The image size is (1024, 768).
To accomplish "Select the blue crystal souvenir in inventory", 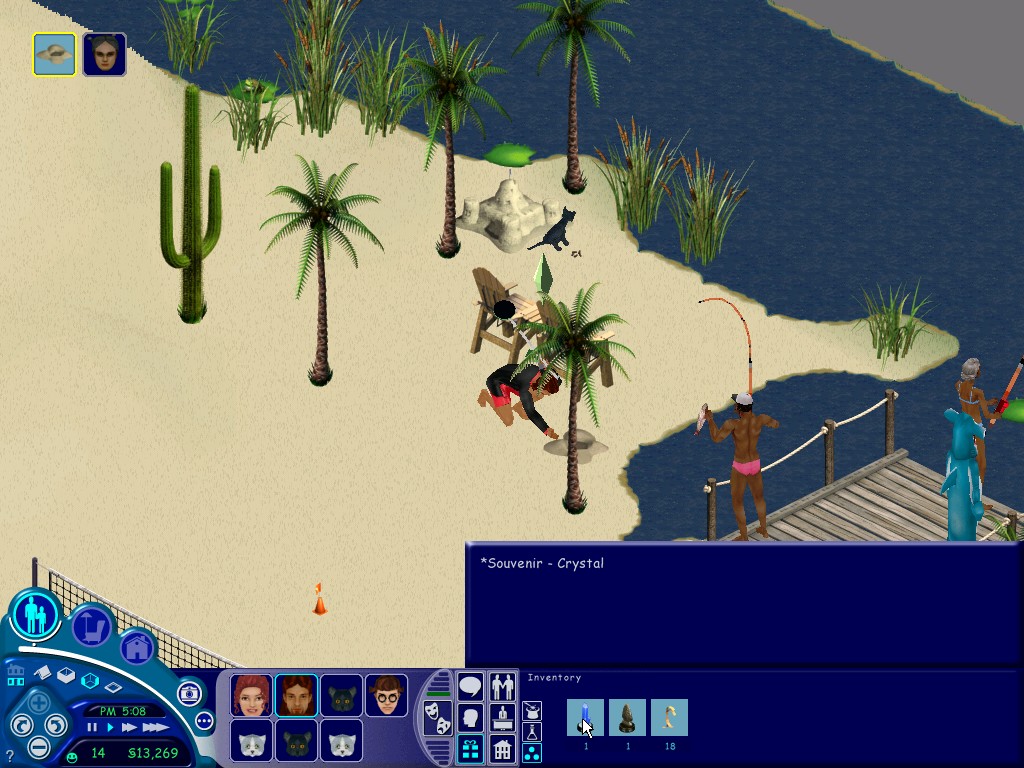I will (585, 717).
